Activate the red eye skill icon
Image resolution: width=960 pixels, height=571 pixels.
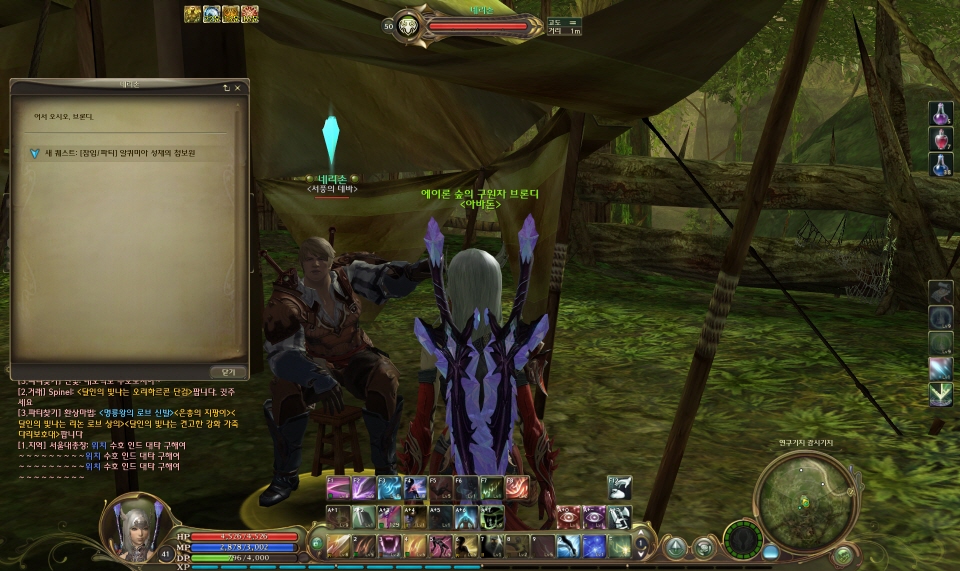pos(567,516)
